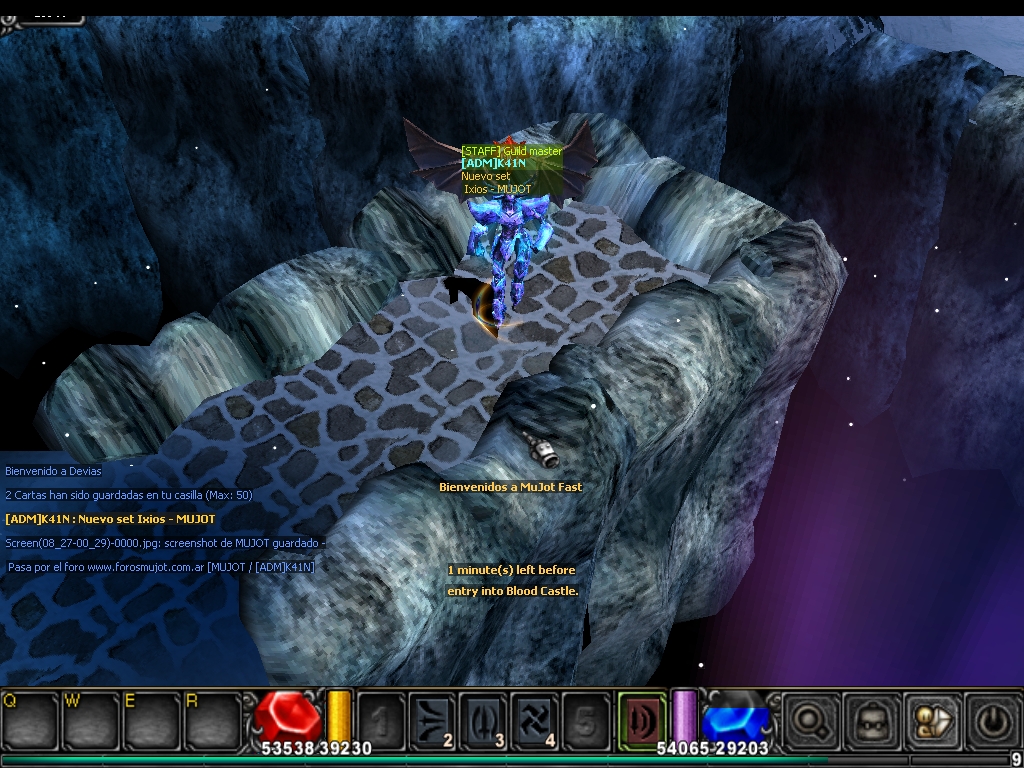Image resolution: width=1024 pixels, height=768 pixels.
Task: Select the E potion hotkey slot
Action: click(x=150, y=718)
